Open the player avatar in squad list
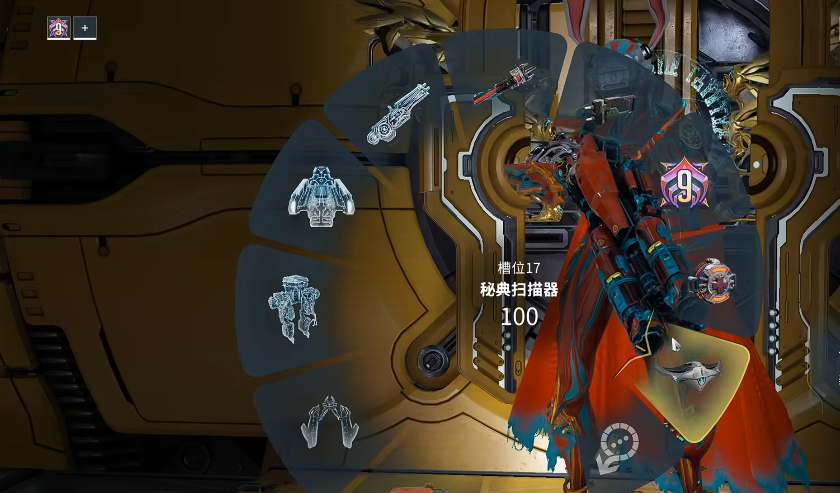Screen dimensions: 840x493 click(x=59, y=28)
